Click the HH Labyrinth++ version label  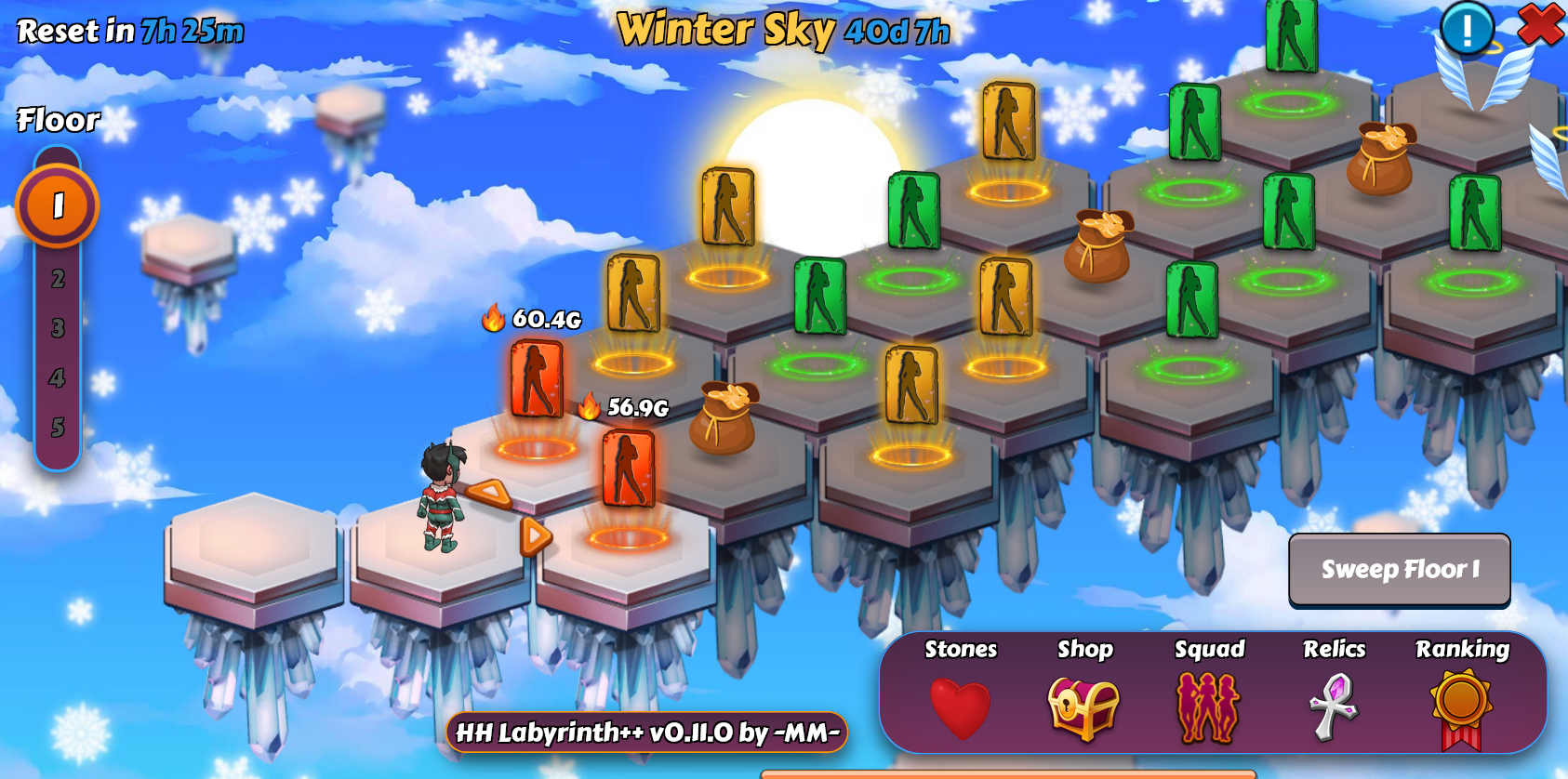pyautogui.click(x=647, y=733)
